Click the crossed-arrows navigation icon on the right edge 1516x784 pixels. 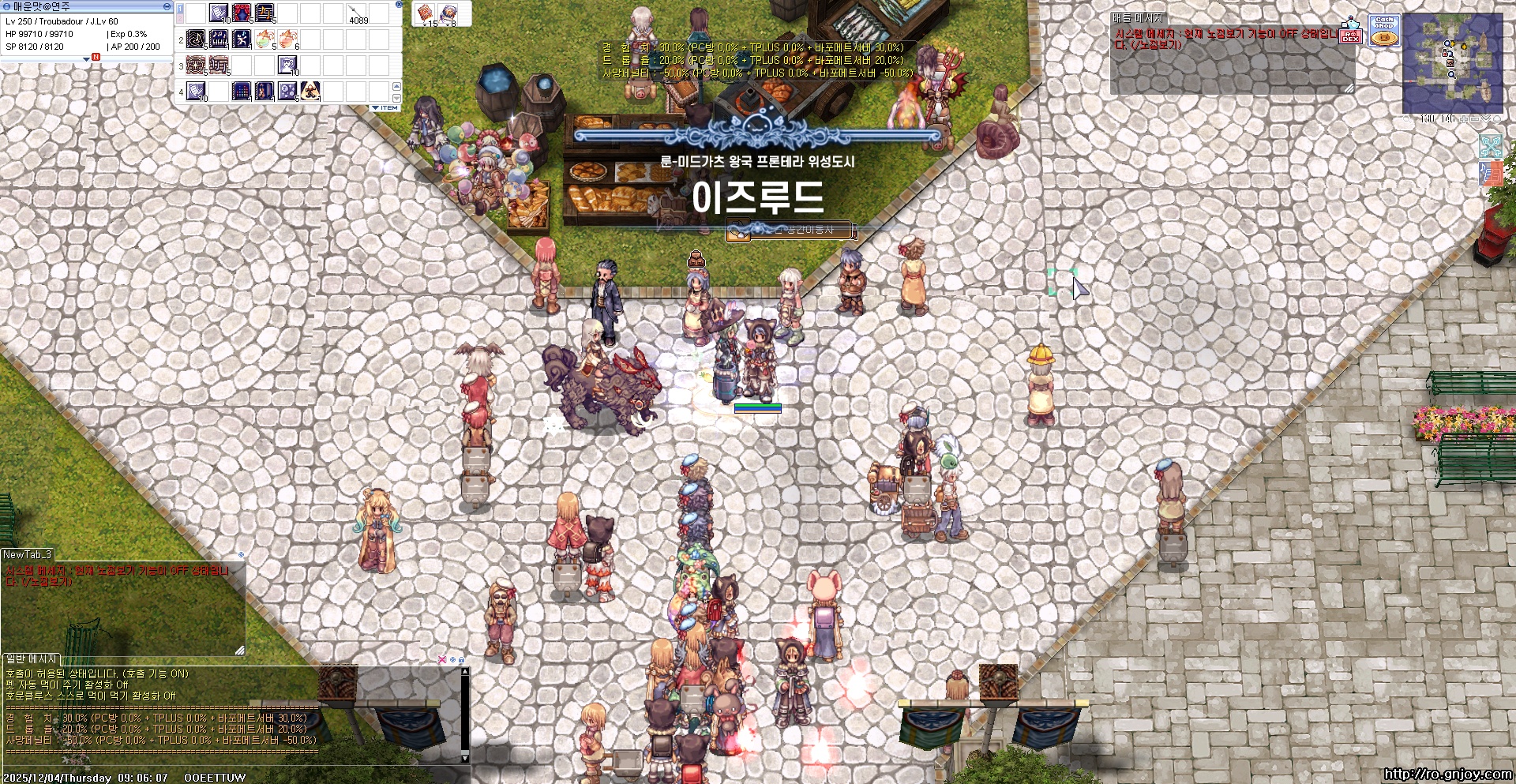[1491, 146]
